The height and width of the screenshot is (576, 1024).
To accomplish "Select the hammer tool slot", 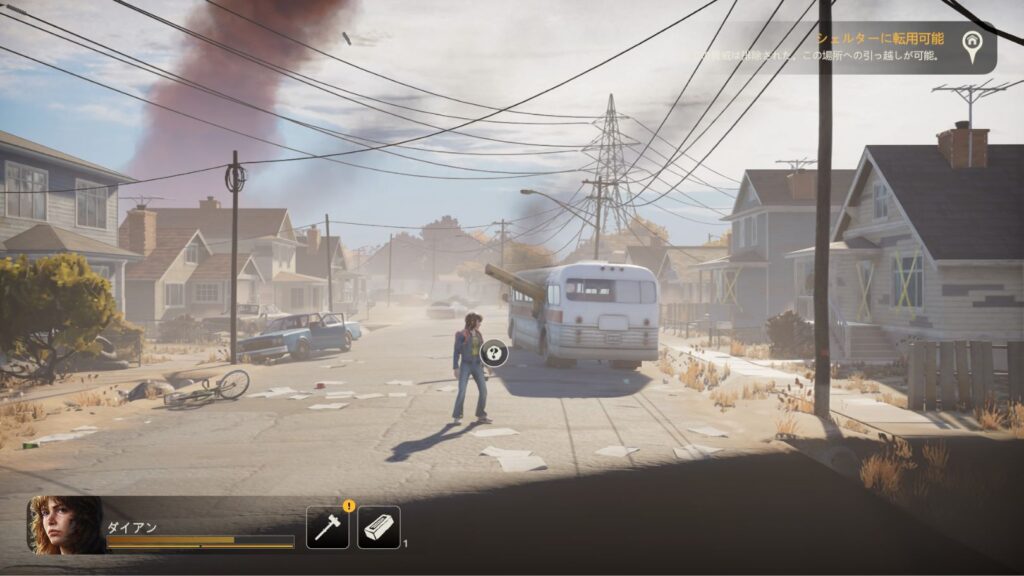I will tap(327, 527).
